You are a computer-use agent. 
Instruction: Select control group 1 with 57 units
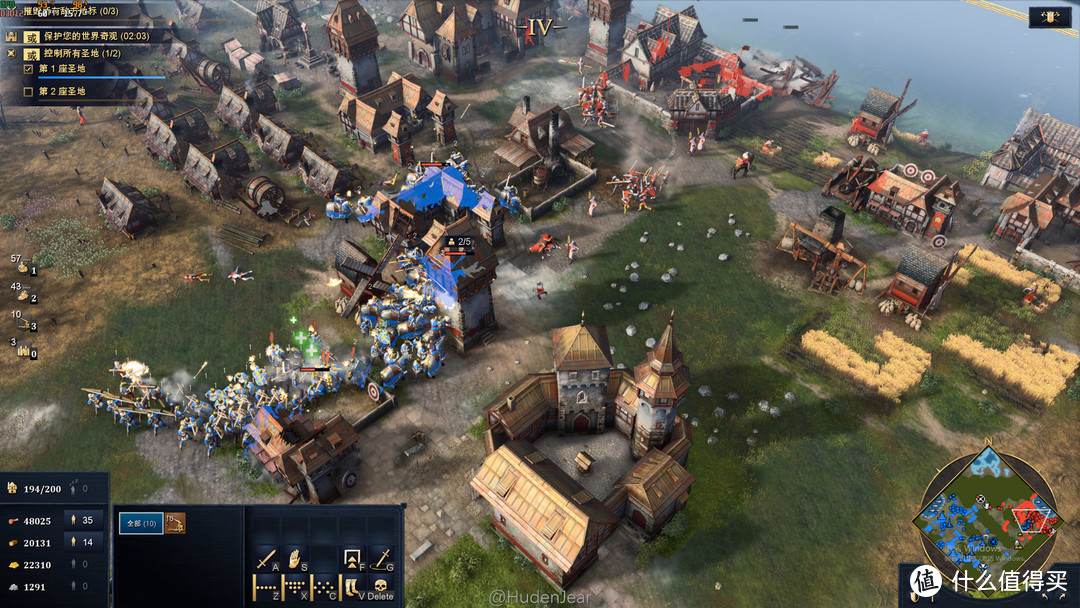coord(24,265)
